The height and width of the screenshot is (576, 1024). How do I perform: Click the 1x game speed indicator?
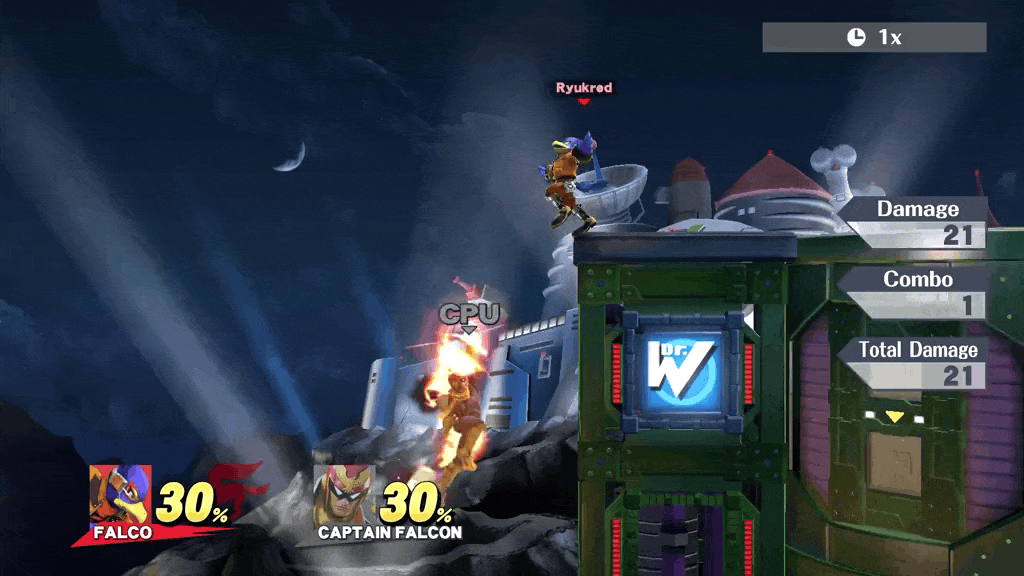(x=874, y=37)
